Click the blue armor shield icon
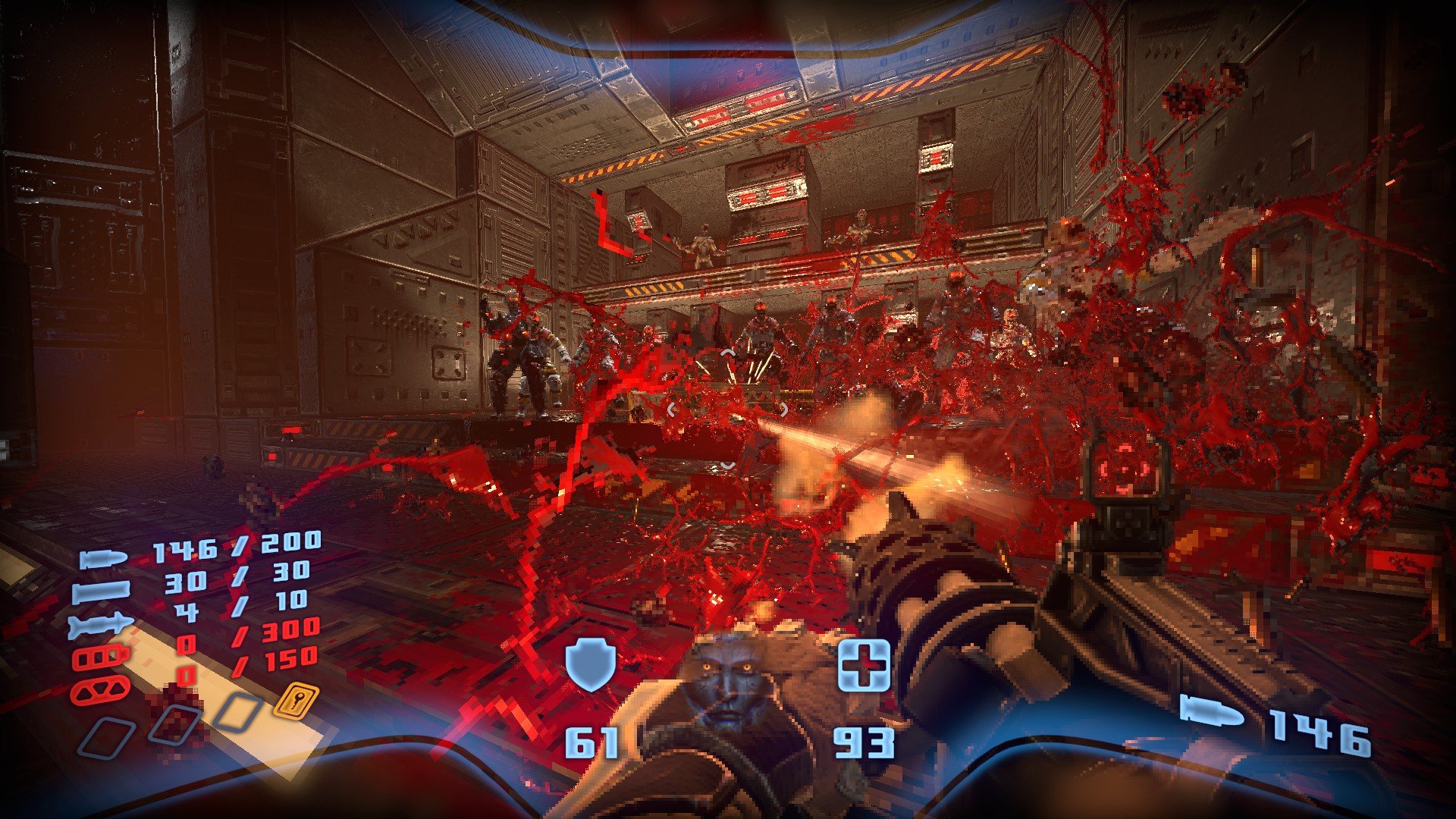This screenshot has width=1456, height=819. pos(591,664)
